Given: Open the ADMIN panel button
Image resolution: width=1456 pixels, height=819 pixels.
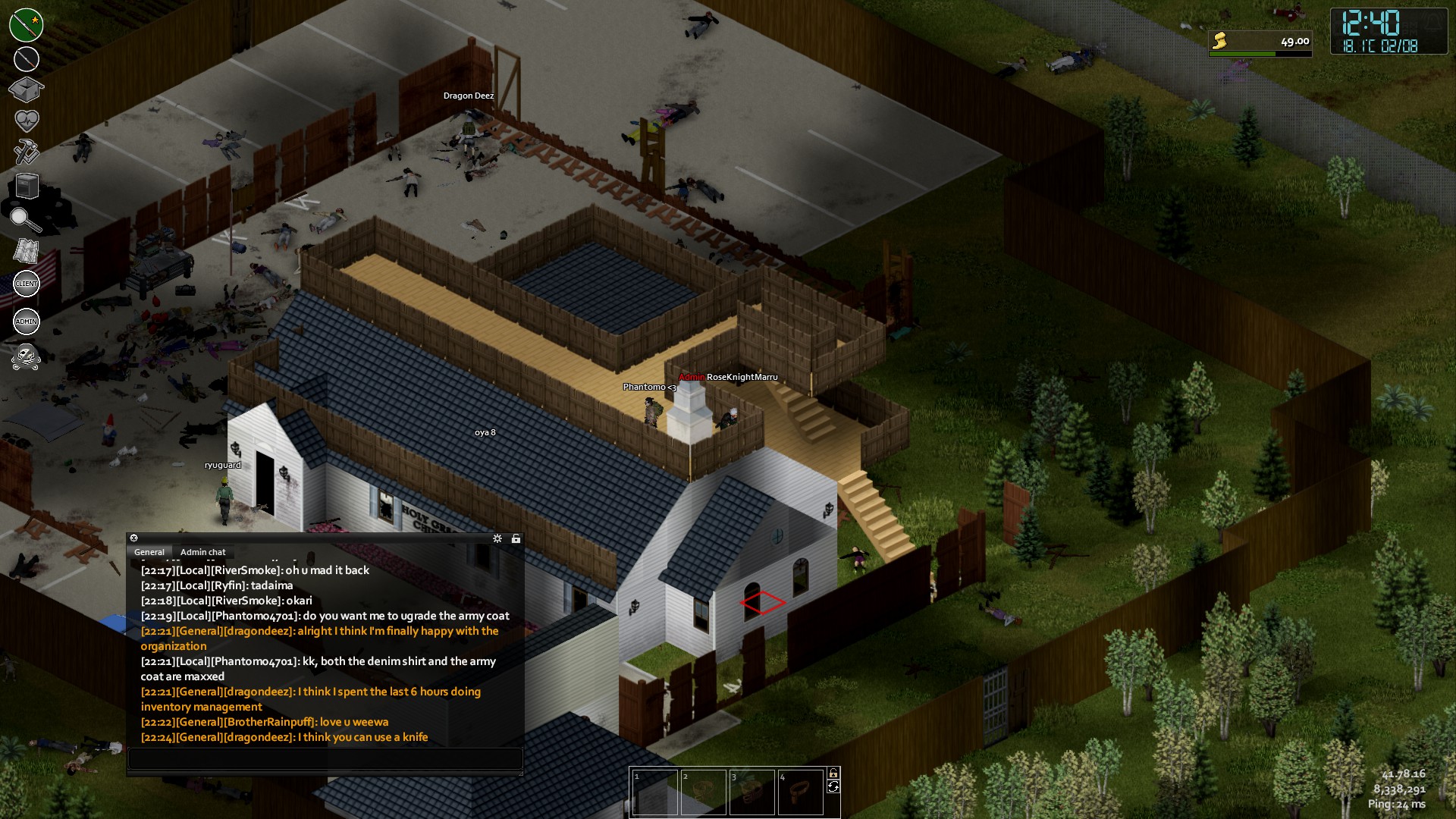Looking at the screenshot, I should pyautogui.click(x=27, y=322).
